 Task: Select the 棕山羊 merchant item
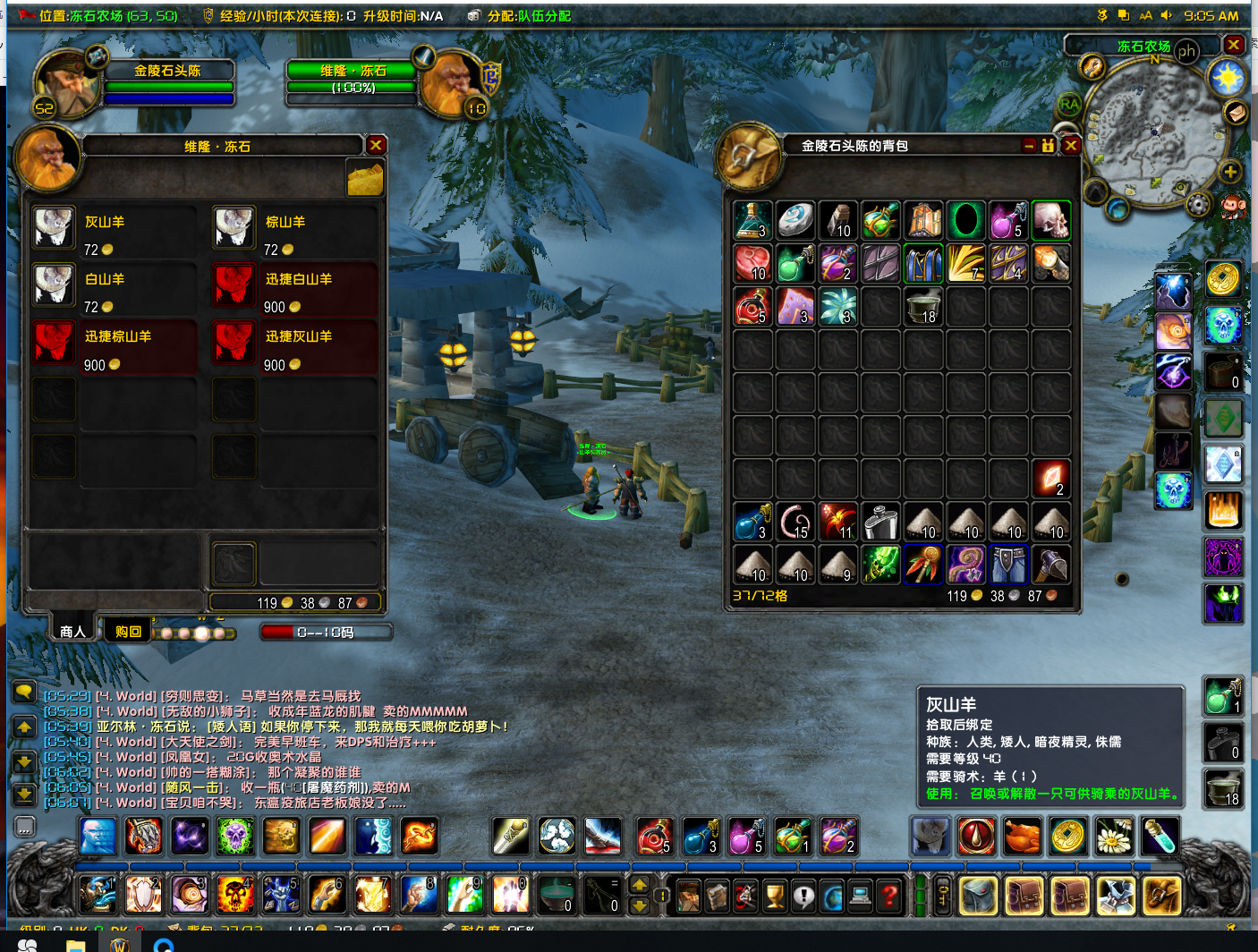click(234, 228)
